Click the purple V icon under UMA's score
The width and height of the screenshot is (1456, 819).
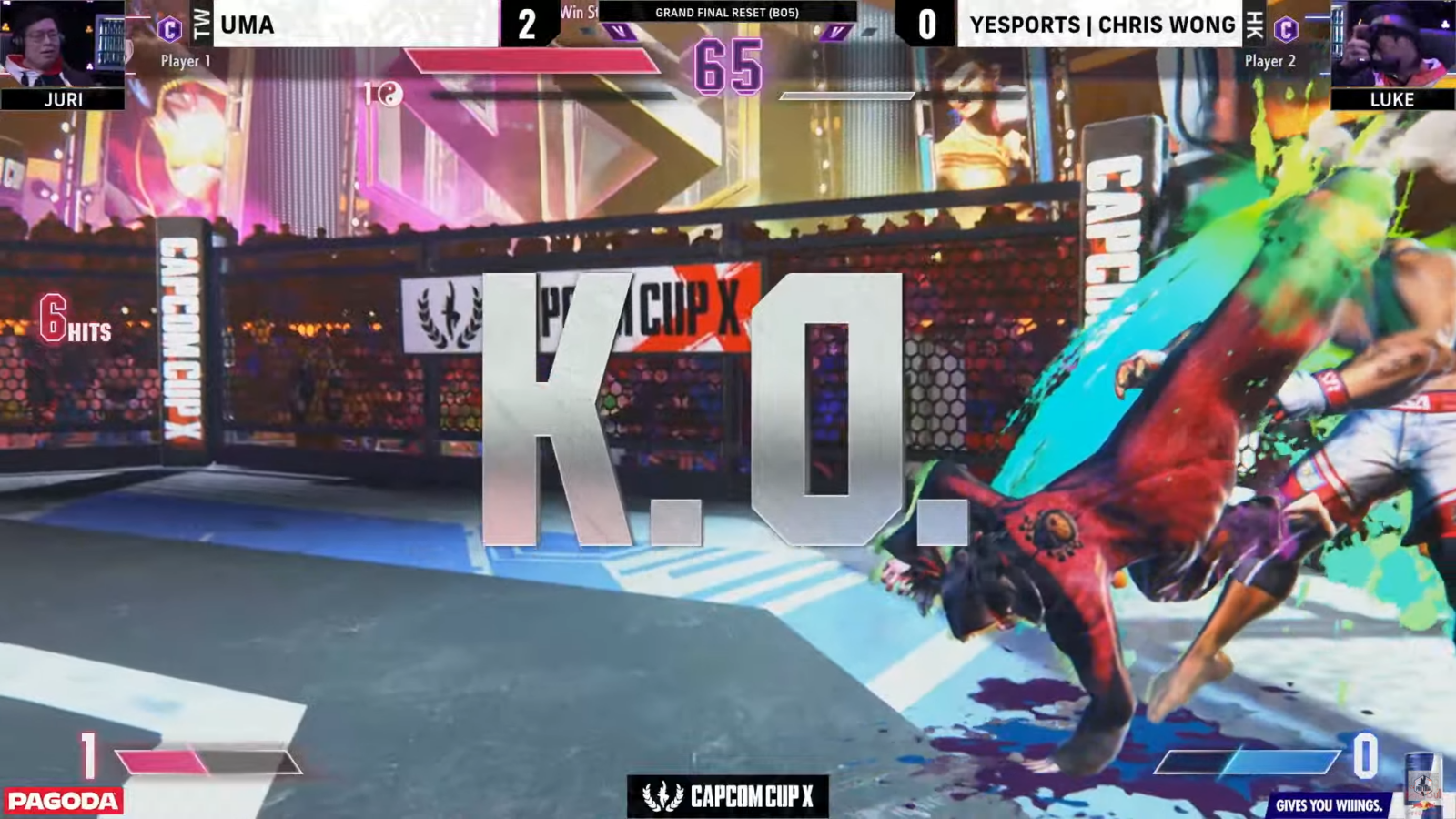619,30
